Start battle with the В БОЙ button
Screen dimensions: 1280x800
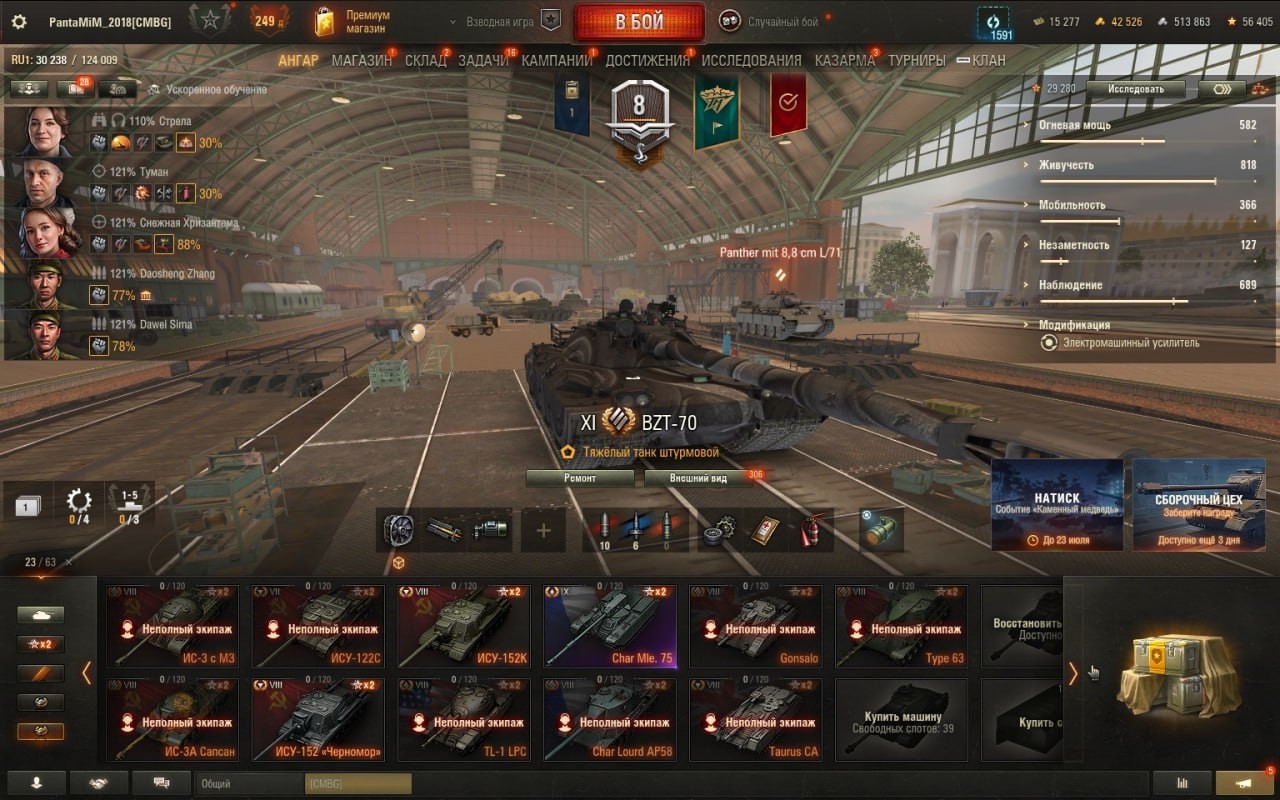click(x=638, y=22)
